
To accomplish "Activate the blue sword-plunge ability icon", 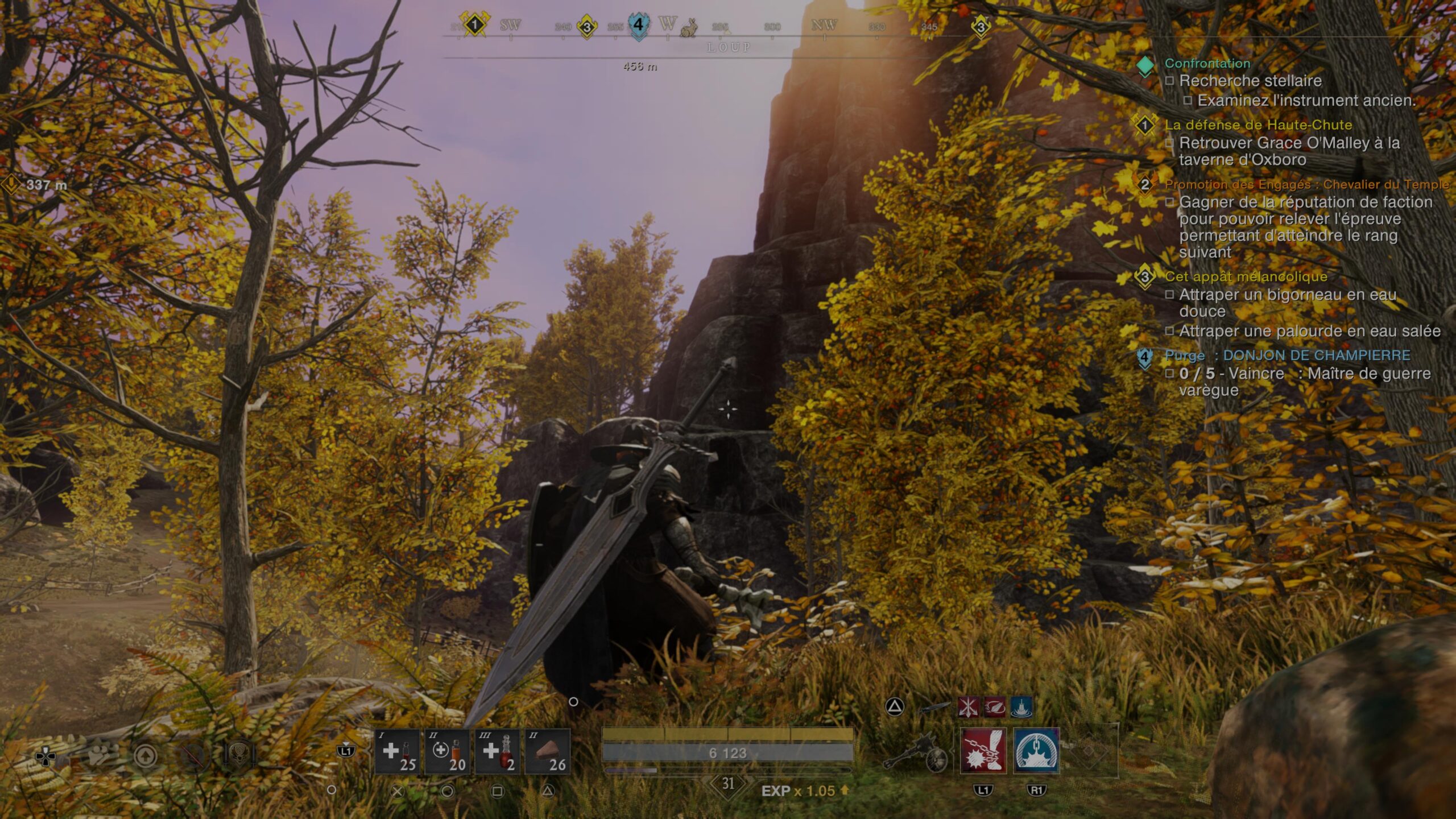I will coord(1021,707).
